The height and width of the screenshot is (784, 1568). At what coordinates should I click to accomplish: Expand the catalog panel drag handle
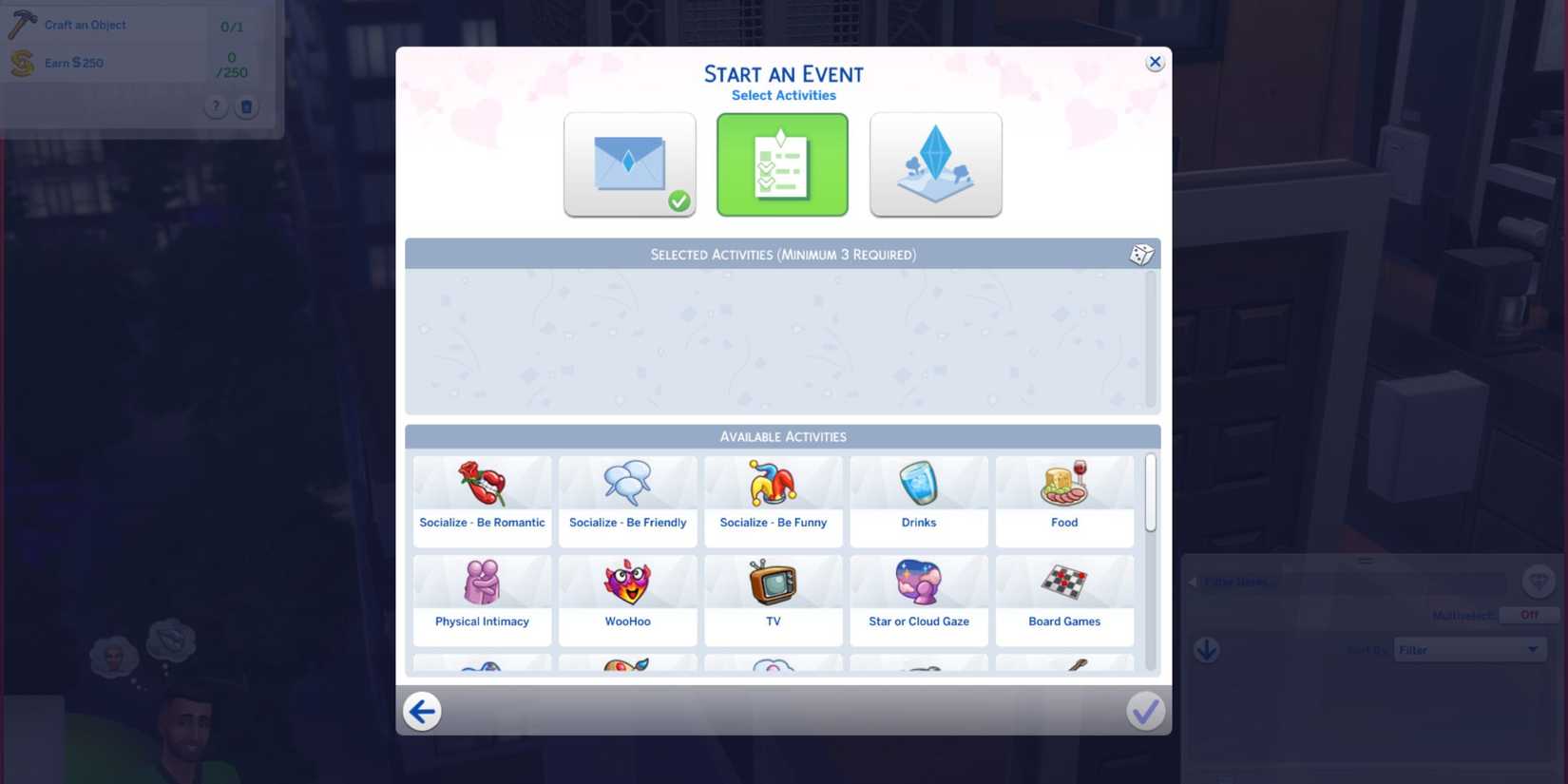pyautogui.click(x=1364, y=561)
